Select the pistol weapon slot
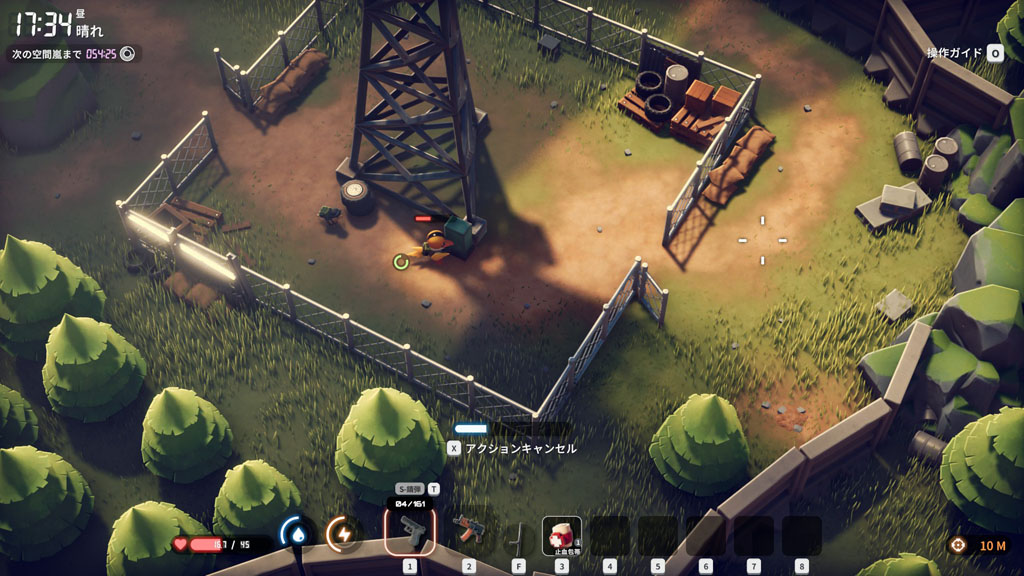 click(x=410, y=532)
